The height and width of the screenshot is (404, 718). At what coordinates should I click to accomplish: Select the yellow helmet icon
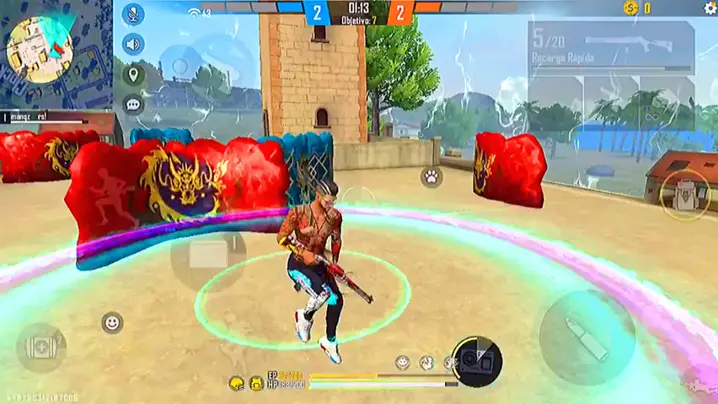pos(237,383)
